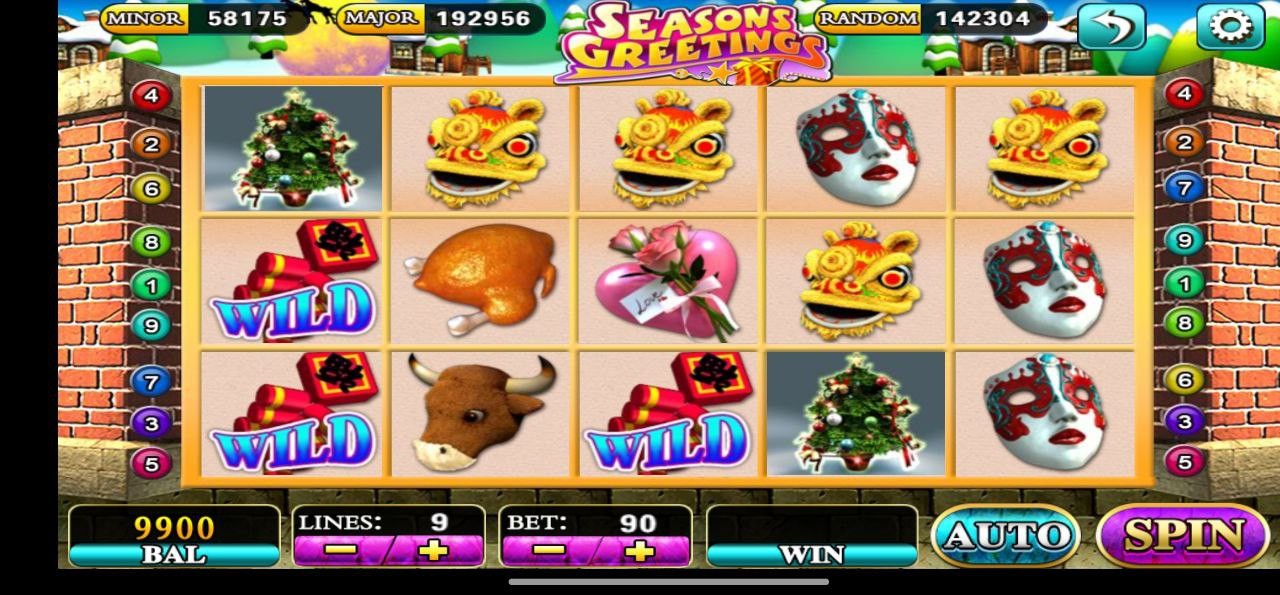Go back with the arrow button
This screenshot has width=1280, height=595.
pos(1111,26)
